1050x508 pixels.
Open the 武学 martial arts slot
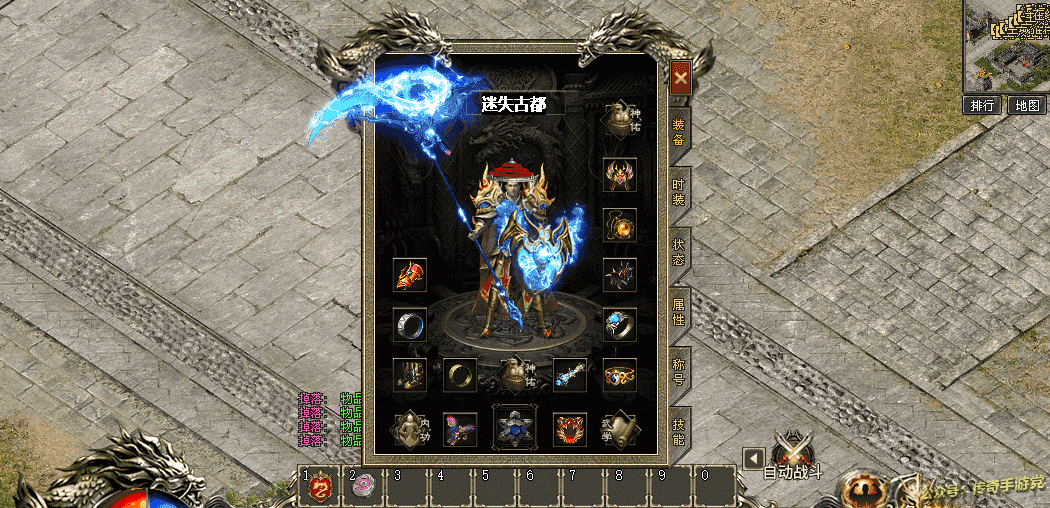click(x=620, y=428)
